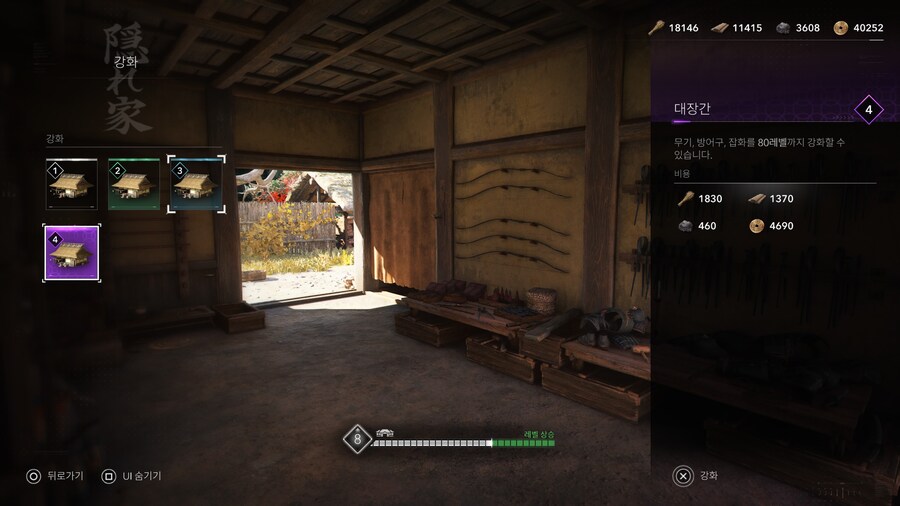Go back with 뒤로가기
This screenshot has height=506, width=900.
56,476
